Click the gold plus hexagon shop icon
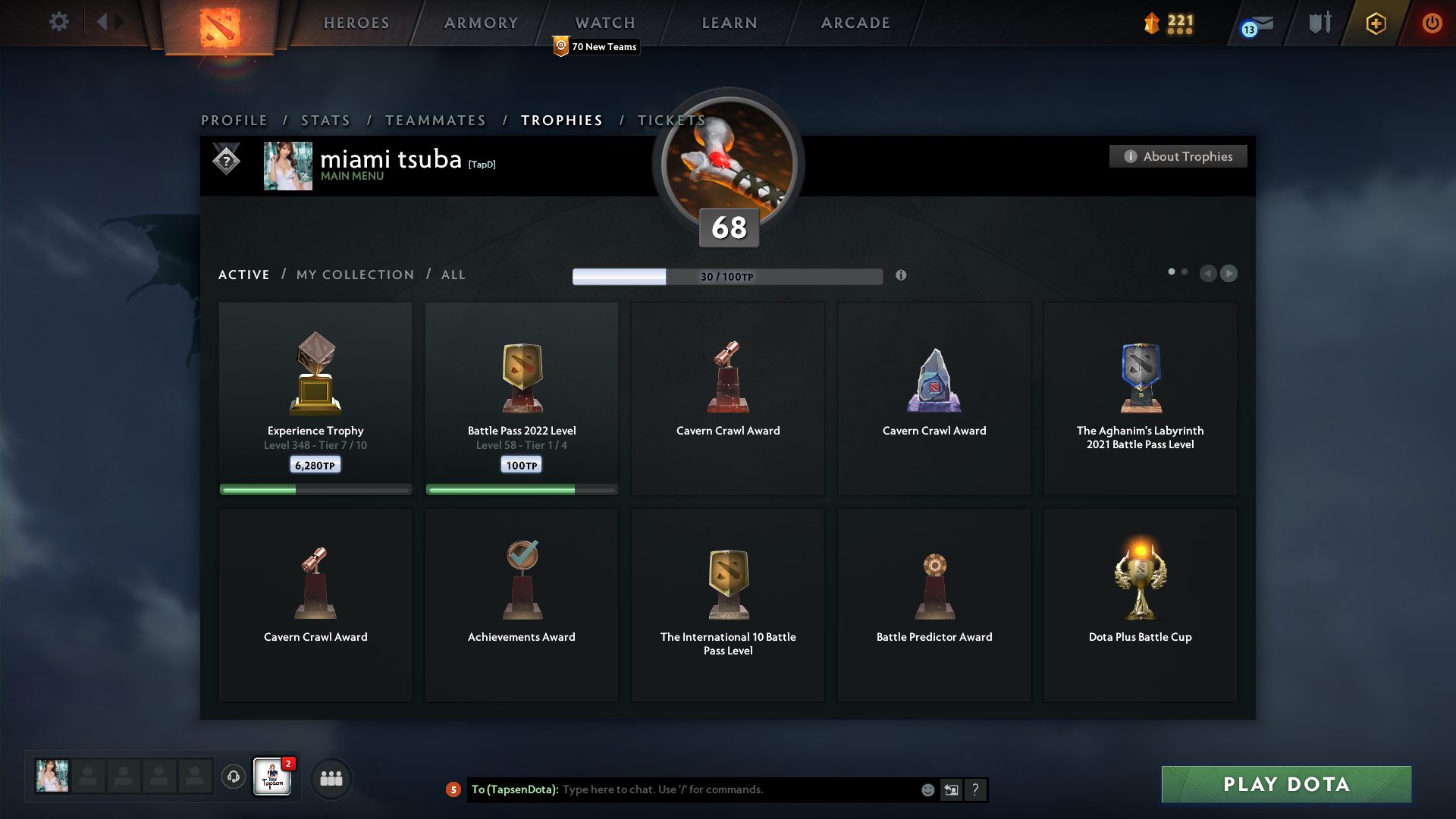The height and width of the screenshot is (819, 1456). tap(1376, 23)
